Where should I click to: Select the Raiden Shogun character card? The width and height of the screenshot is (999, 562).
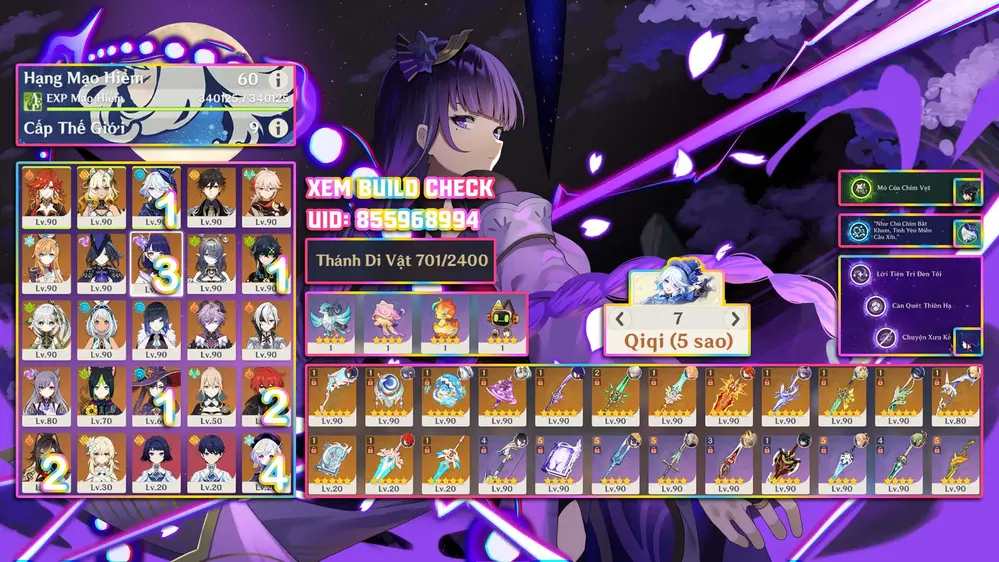click(x=155, y=263)
